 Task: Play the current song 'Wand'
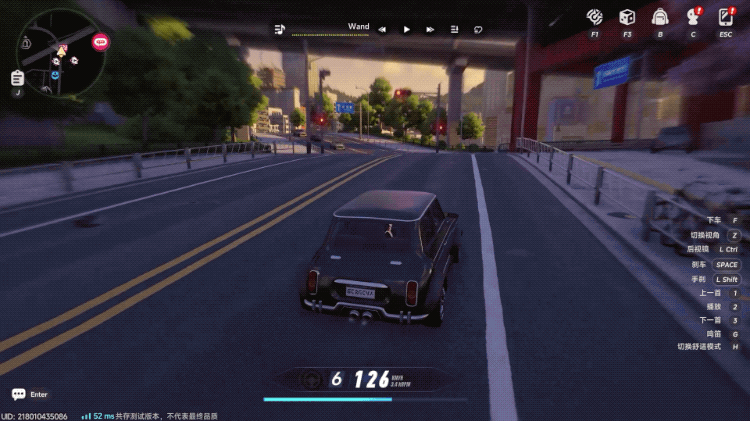point(406,30)
